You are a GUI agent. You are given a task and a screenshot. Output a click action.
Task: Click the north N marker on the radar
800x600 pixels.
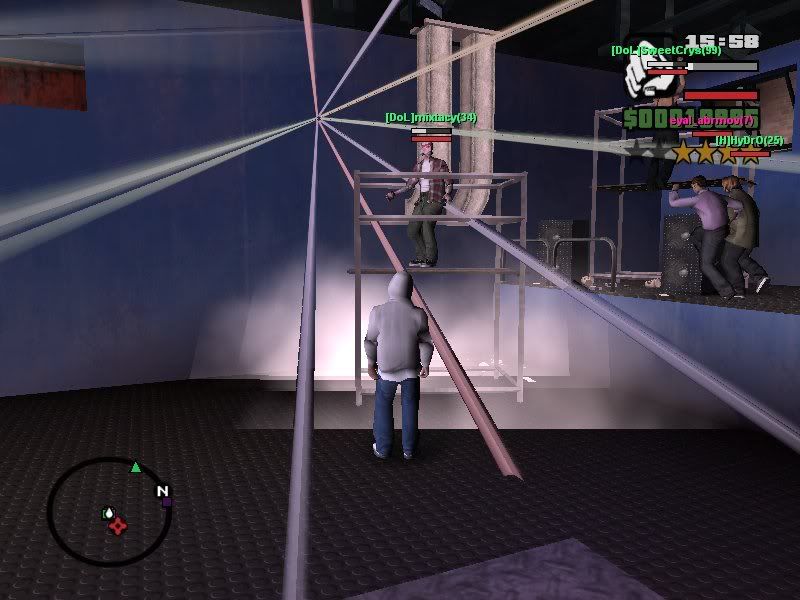(161, 490)
